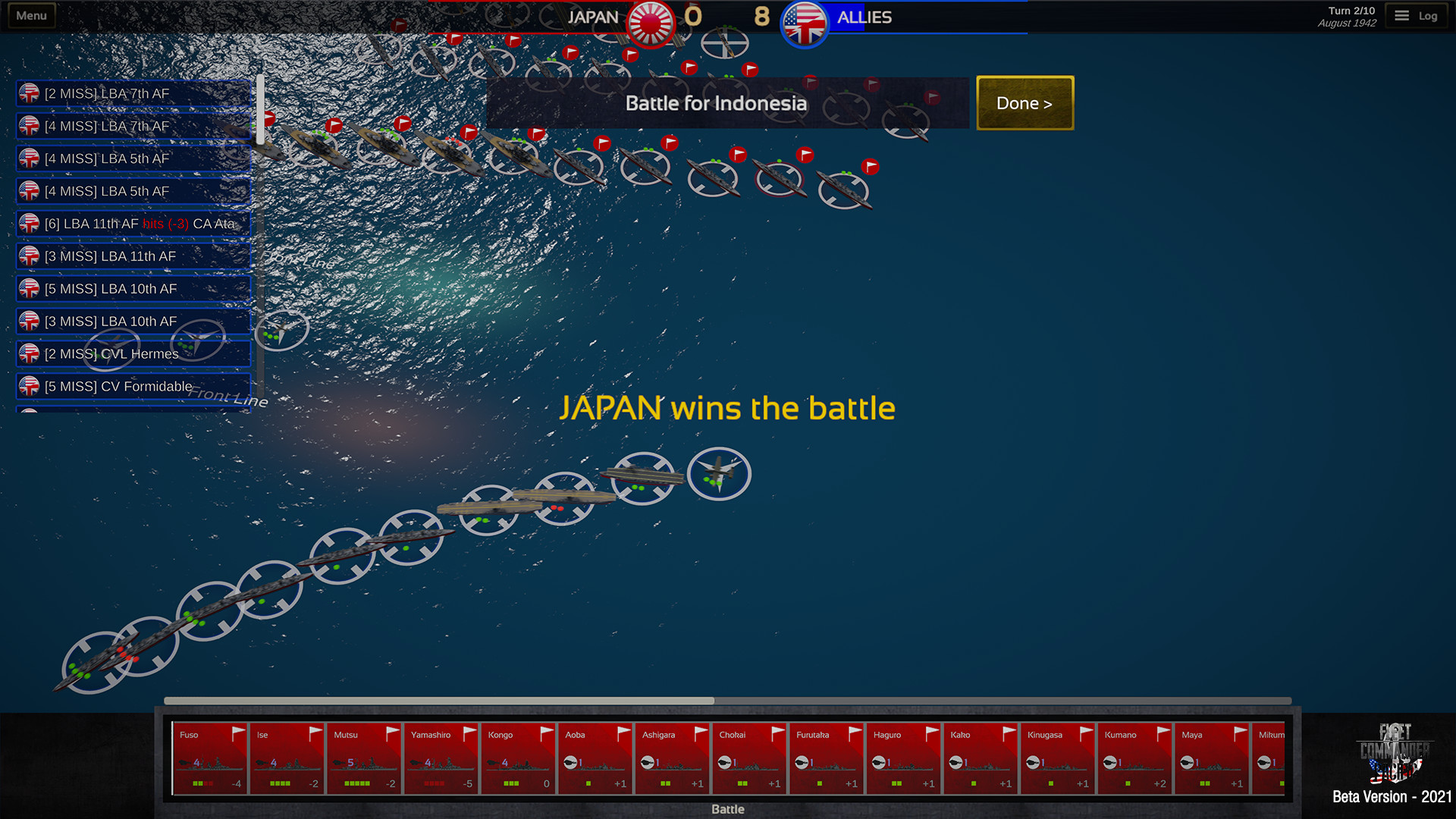Click the flag icon on the Mutsu card
The image size is (1456, 819).
[x=391, y=733]
